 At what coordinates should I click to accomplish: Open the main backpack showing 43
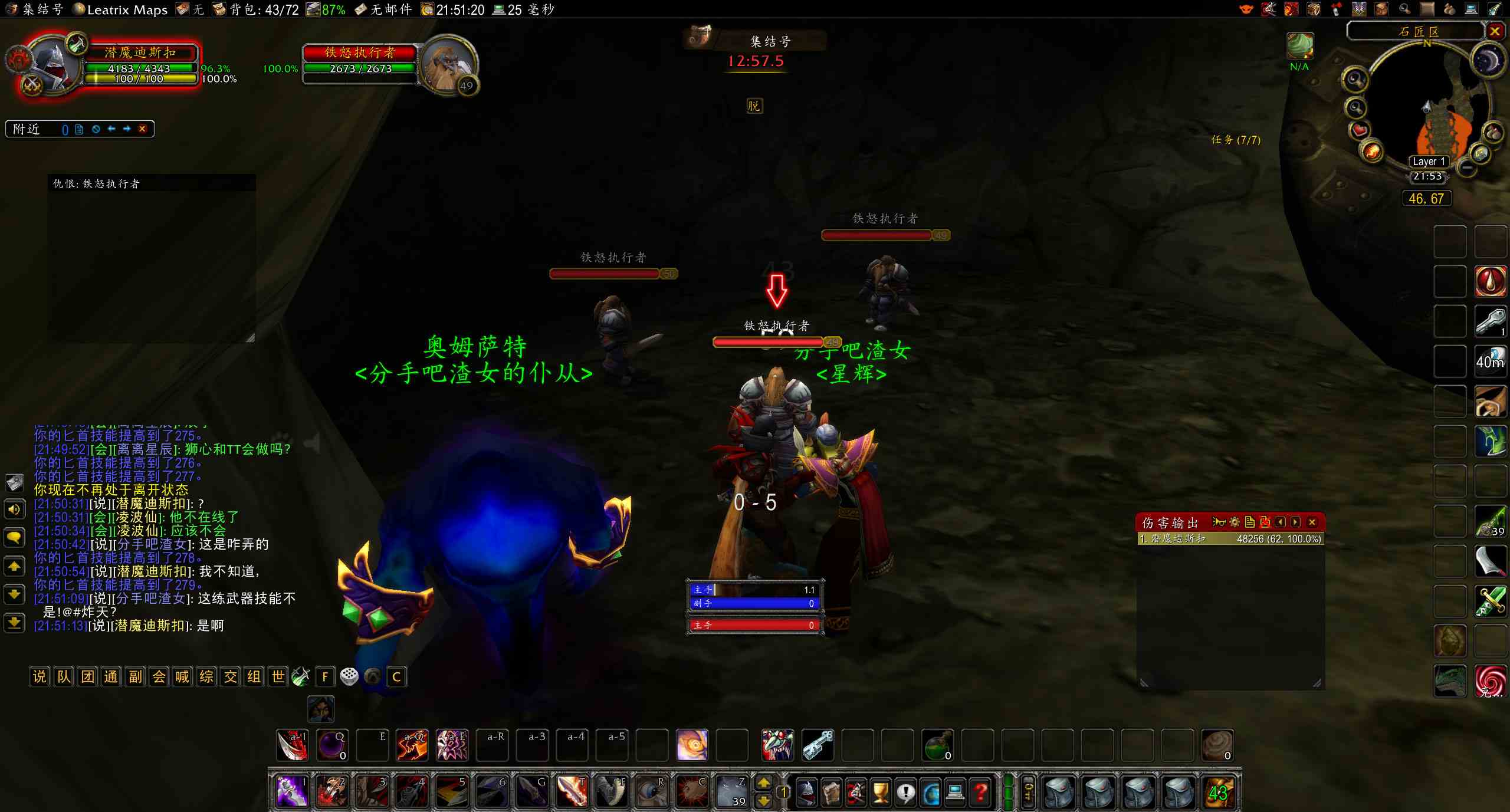pyautogui.click(x=1218, y=792)
